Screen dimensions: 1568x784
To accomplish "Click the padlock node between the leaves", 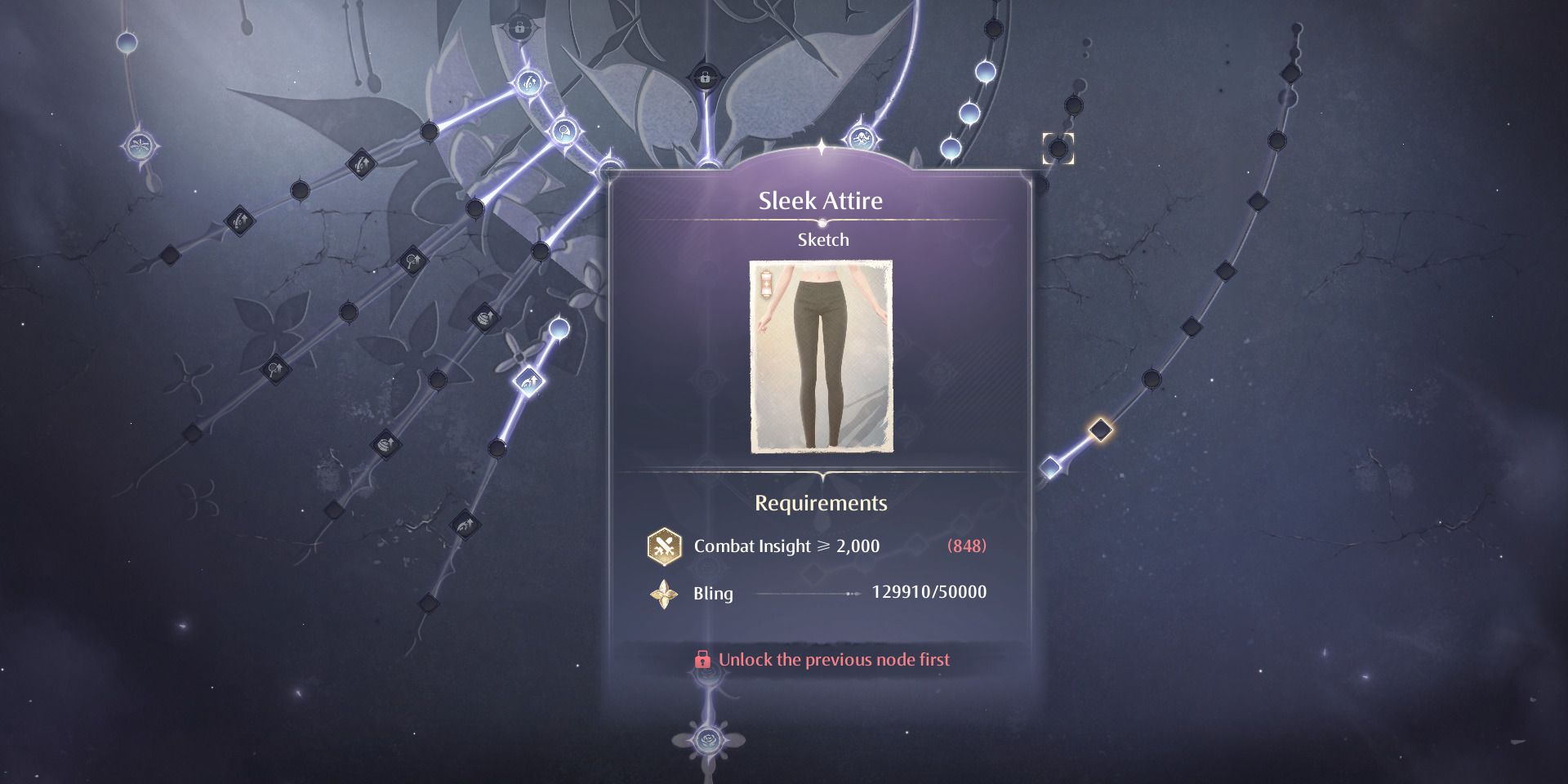I will click(x=703, y=78).
